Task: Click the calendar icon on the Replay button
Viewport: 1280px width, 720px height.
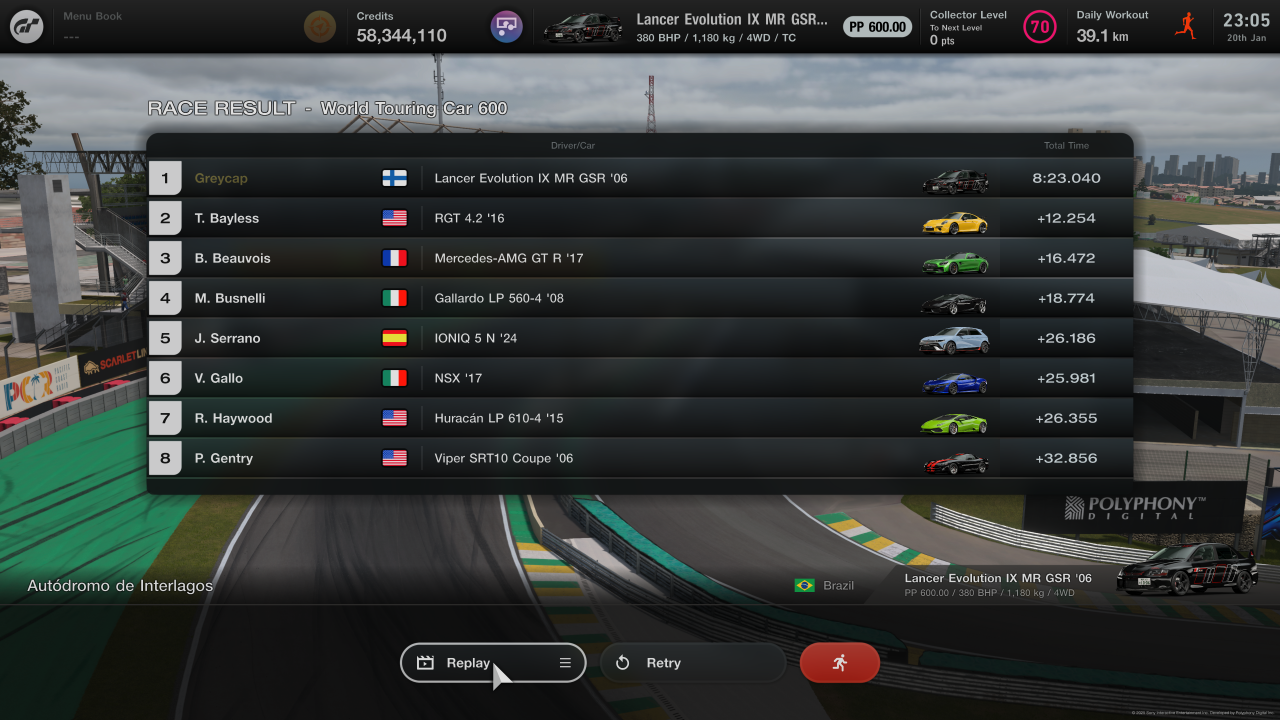Action: [x=424, y=662]
